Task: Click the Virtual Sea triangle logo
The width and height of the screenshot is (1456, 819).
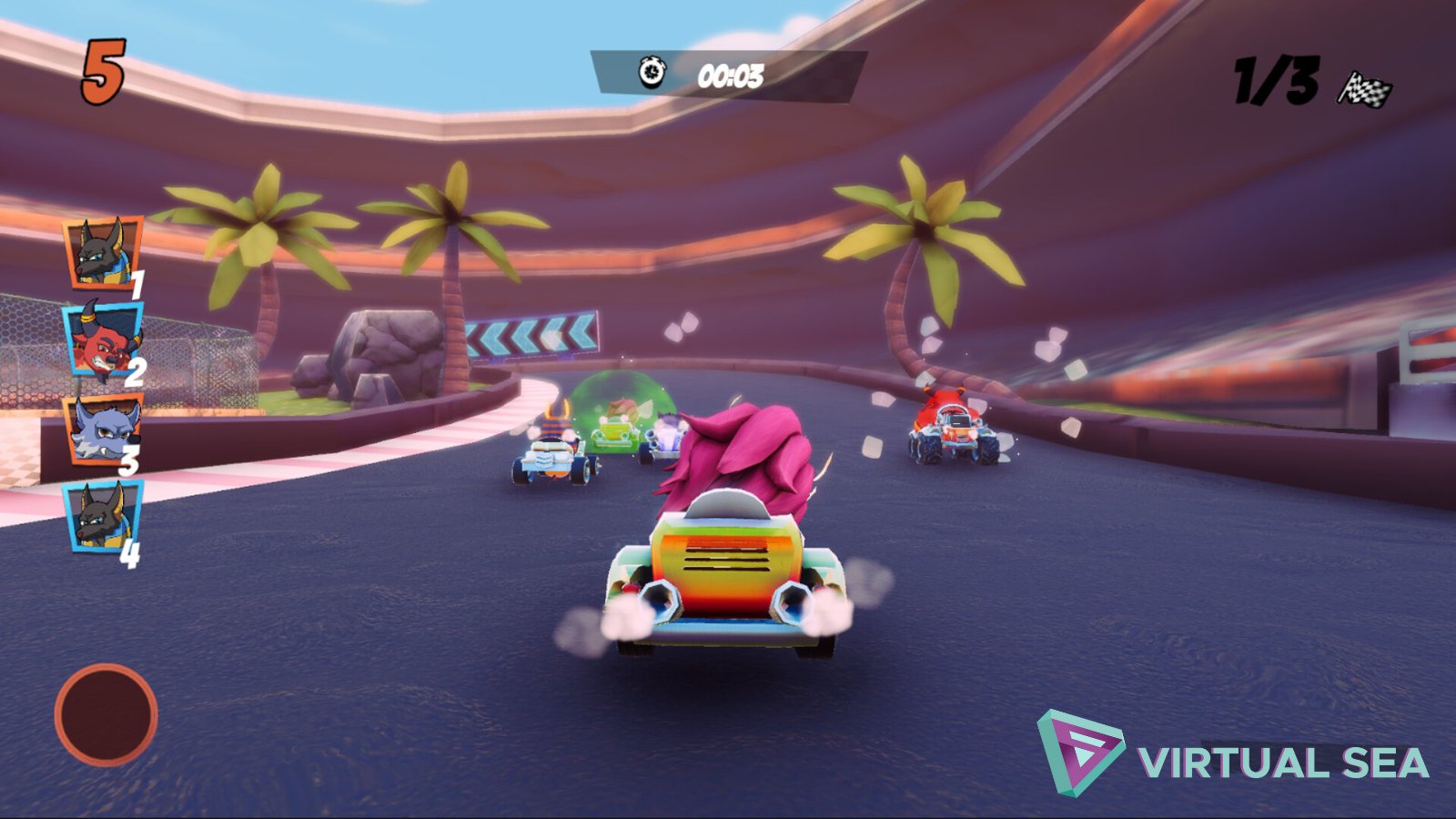Action: pyautogui.click(x=1079, y=746)
